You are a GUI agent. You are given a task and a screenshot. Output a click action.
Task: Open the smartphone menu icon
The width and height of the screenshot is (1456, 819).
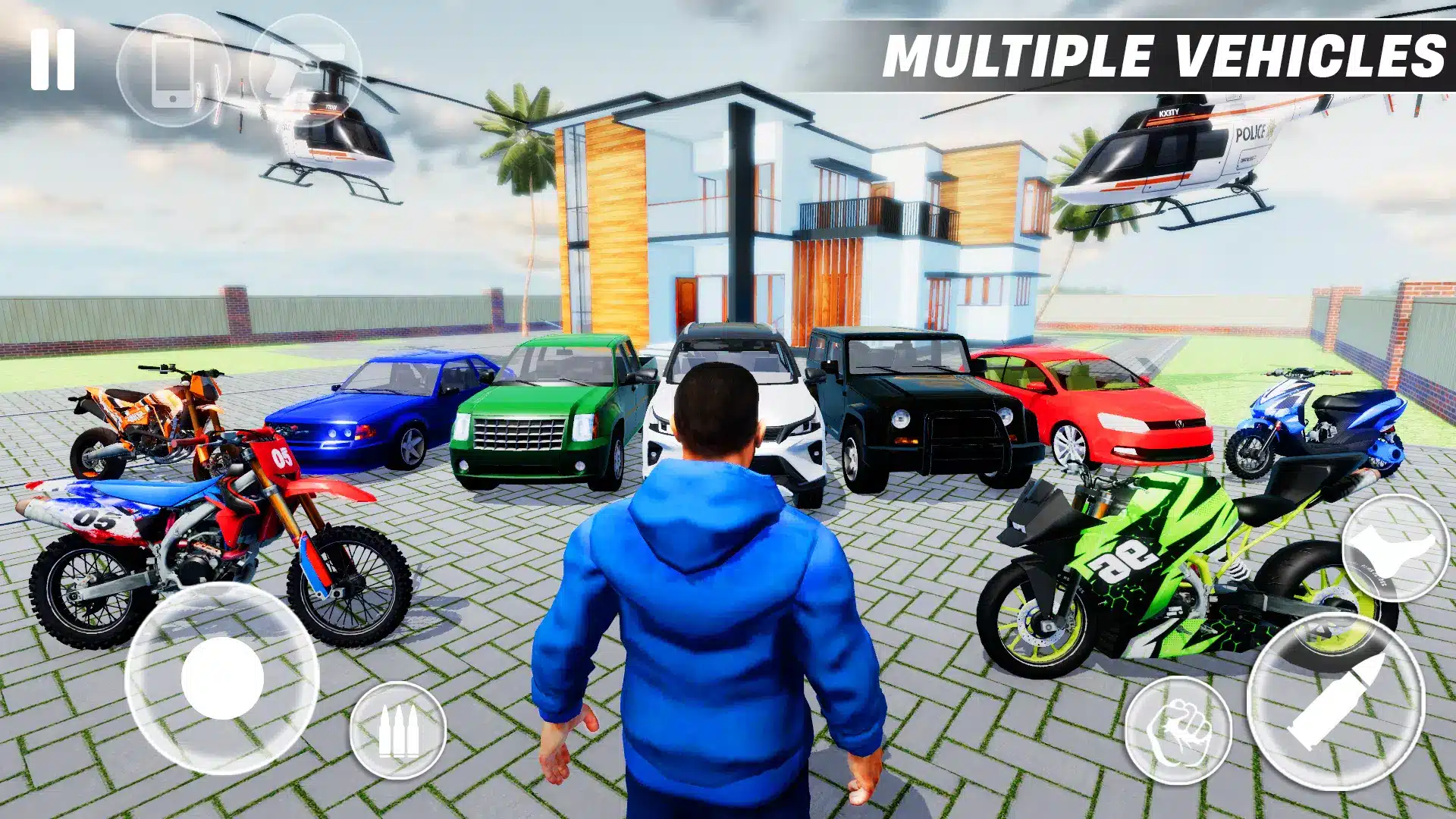(172, 70)
